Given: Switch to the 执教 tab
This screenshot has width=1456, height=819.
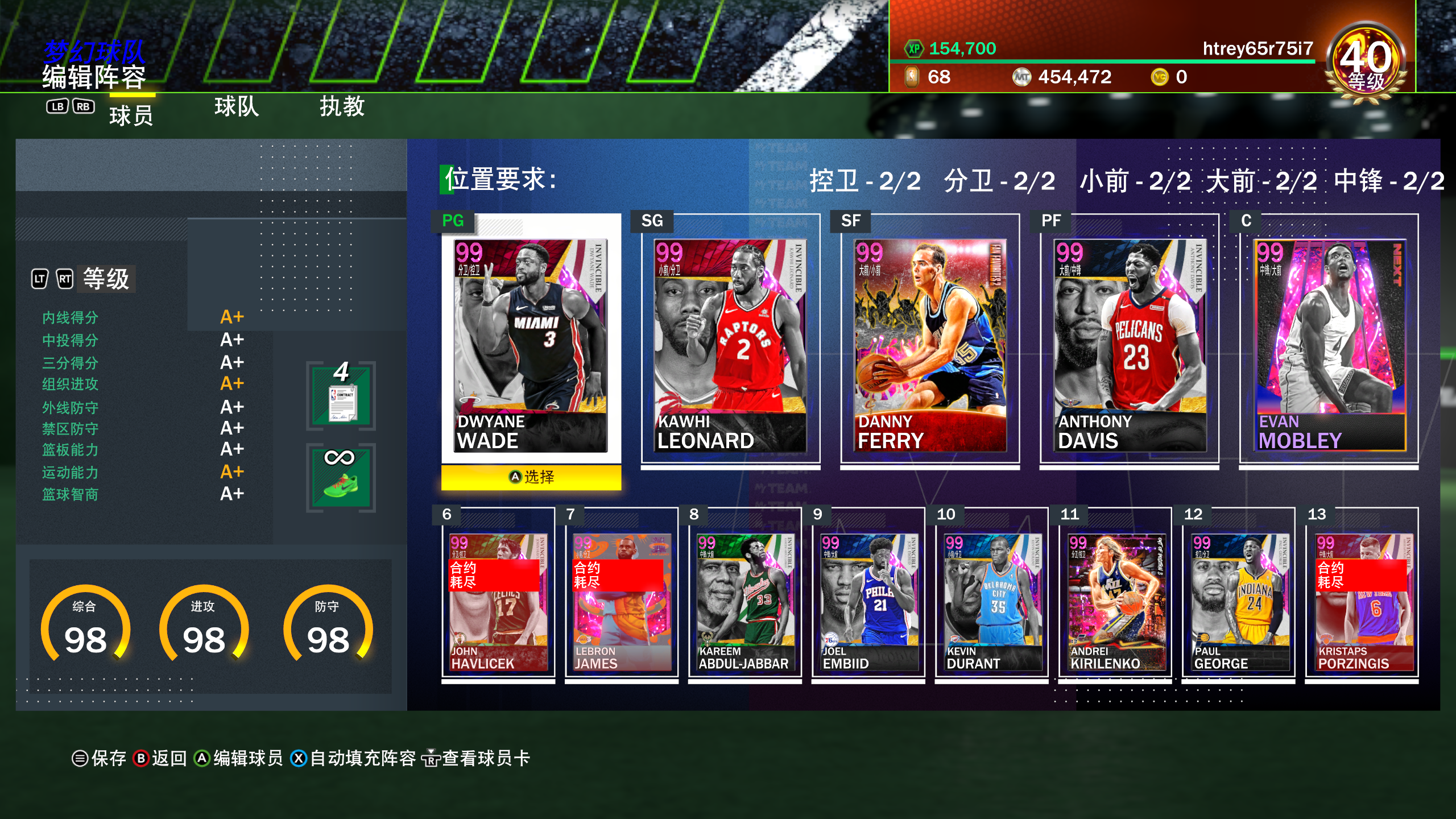Looking at the screenshot, I should click(x=344, y=107).
